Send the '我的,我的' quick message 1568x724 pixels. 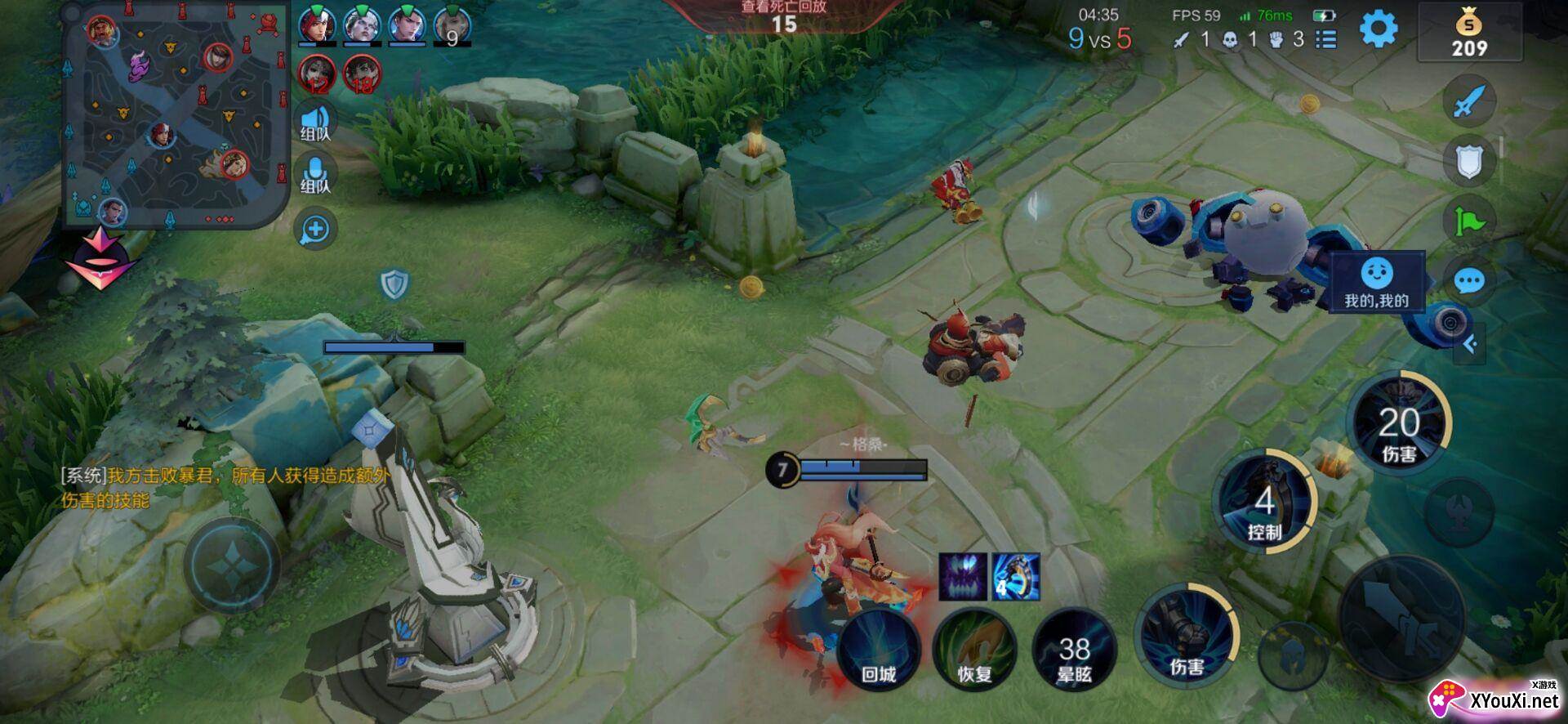(1377, 282)
